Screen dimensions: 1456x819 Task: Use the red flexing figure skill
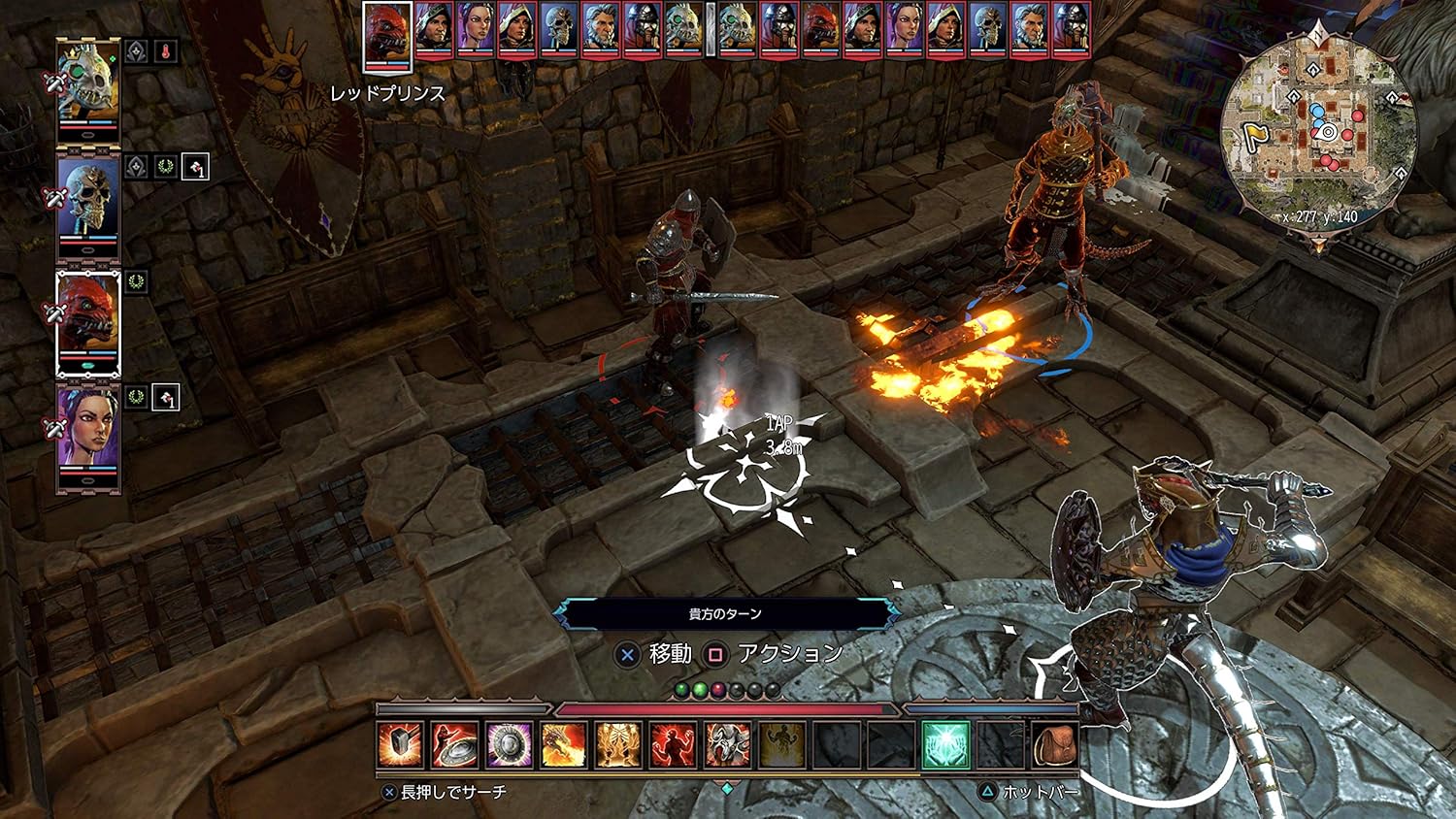(x=672, y=745)
